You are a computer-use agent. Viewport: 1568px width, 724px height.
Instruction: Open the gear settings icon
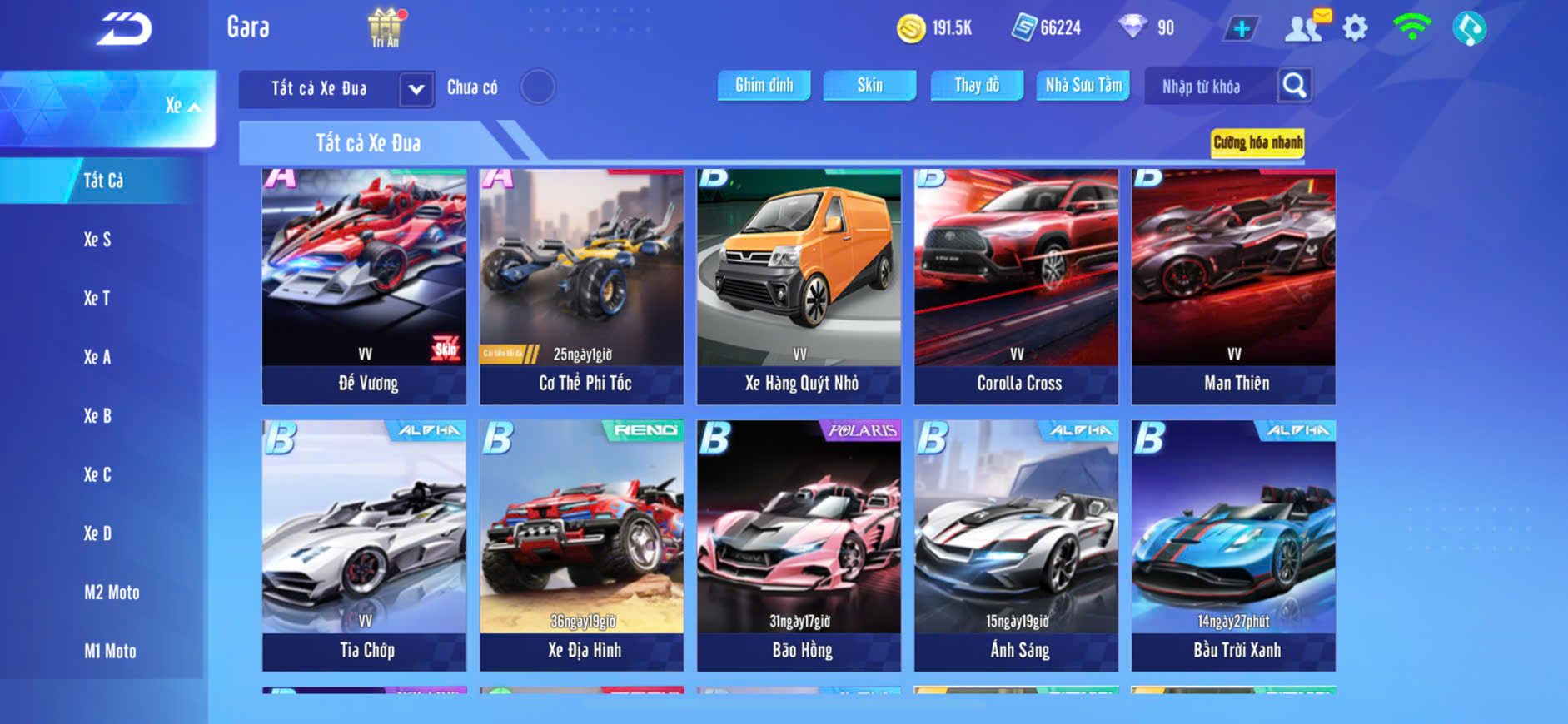pyautogui.click(x=1355, y=28)
